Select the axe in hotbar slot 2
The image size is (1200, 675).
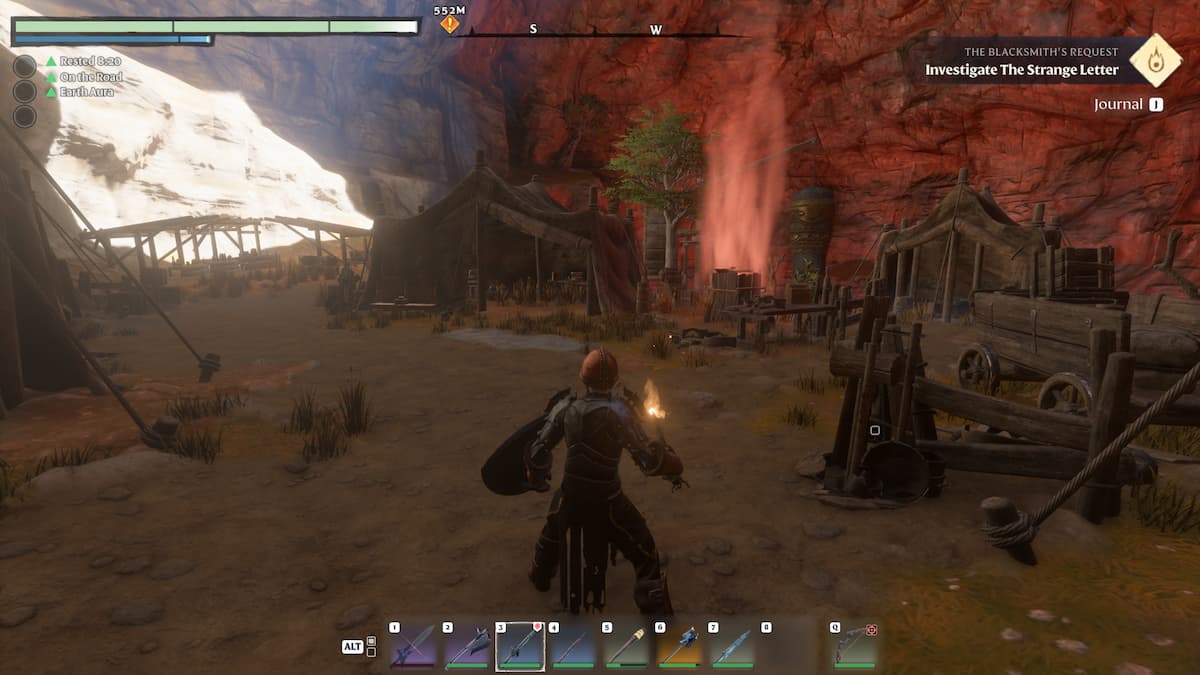pyautogui.click(x=467, y=646)
